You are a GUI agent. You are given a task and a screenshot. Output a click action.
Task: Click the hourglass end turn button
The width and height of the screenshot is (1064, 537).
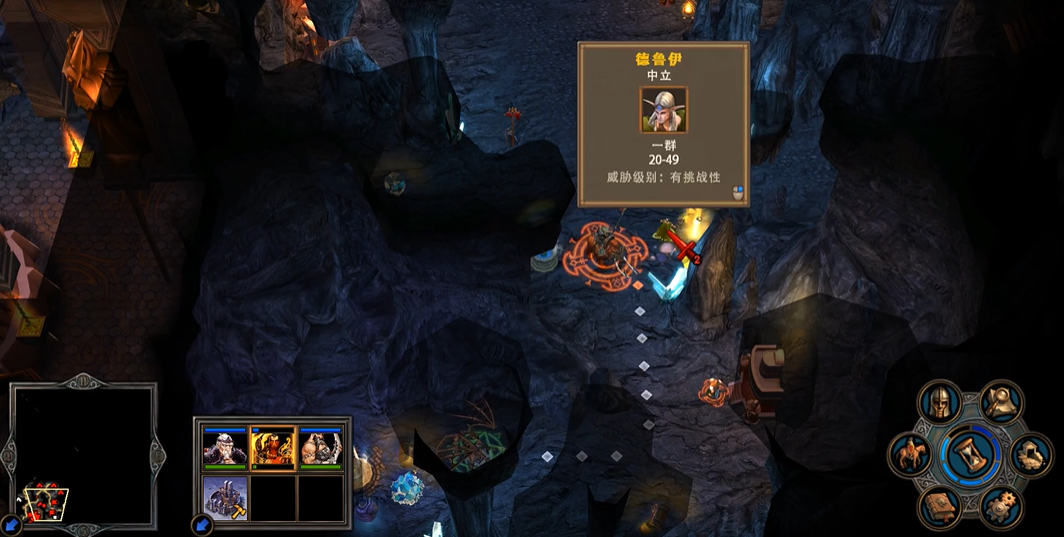970,454
